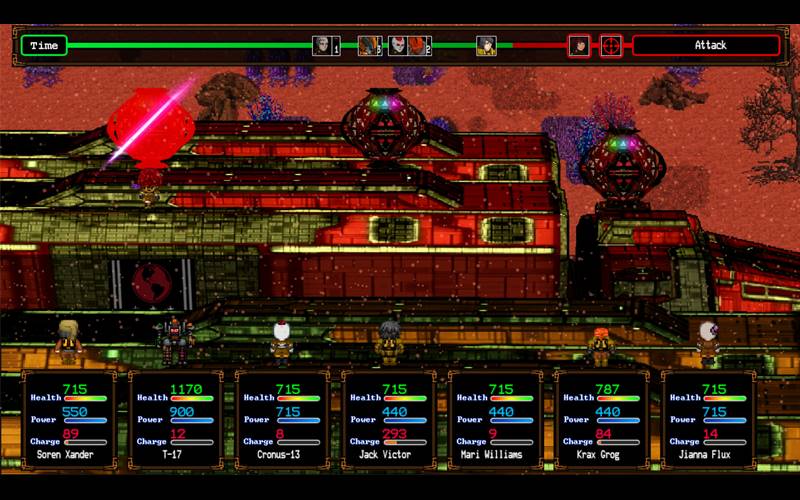Click the red crosshair target icon

click(610, 46)
